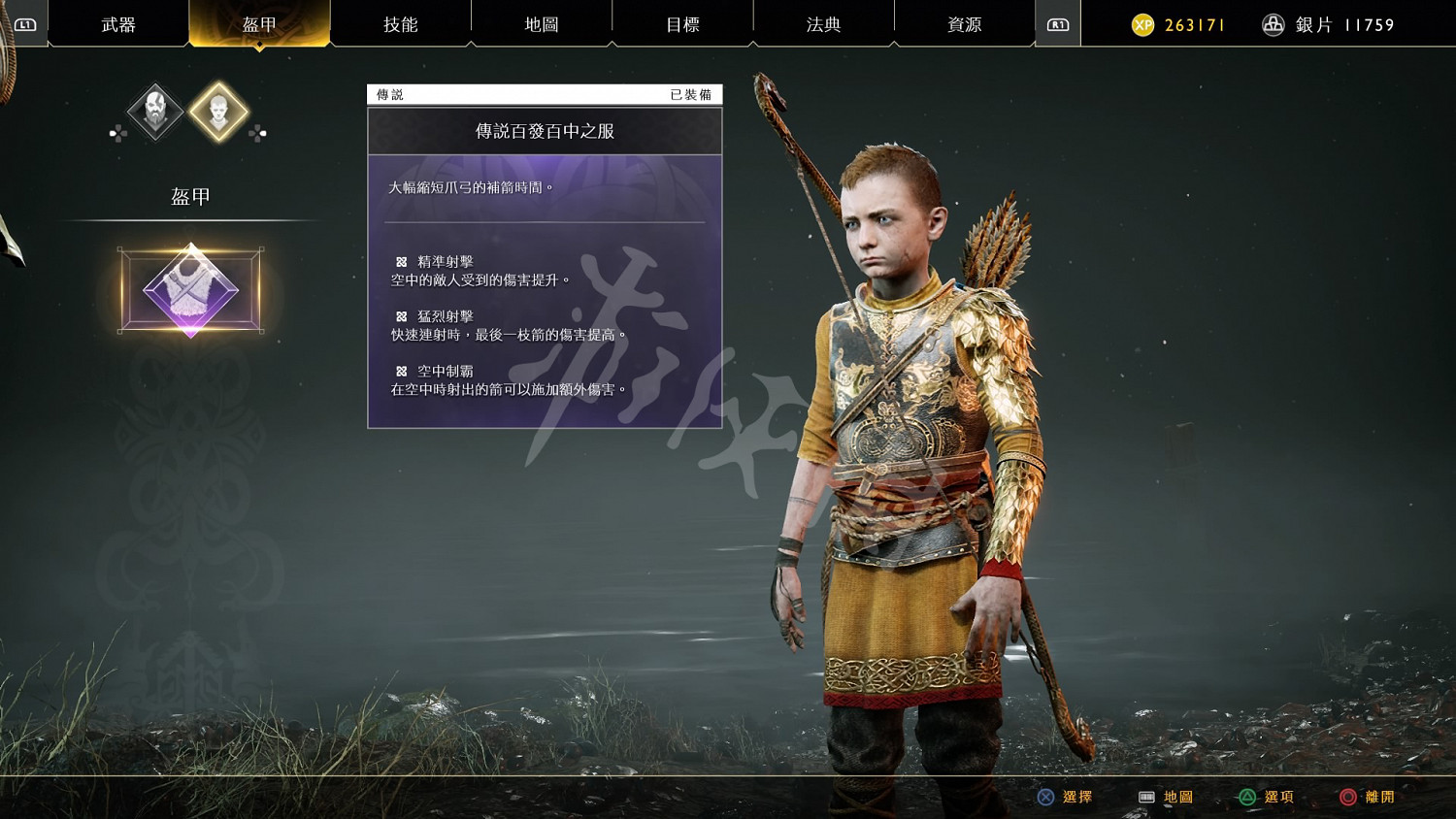Open the 技能 menu tab
Viewport: 1456px width, 819px height.
tap(400, 22)
